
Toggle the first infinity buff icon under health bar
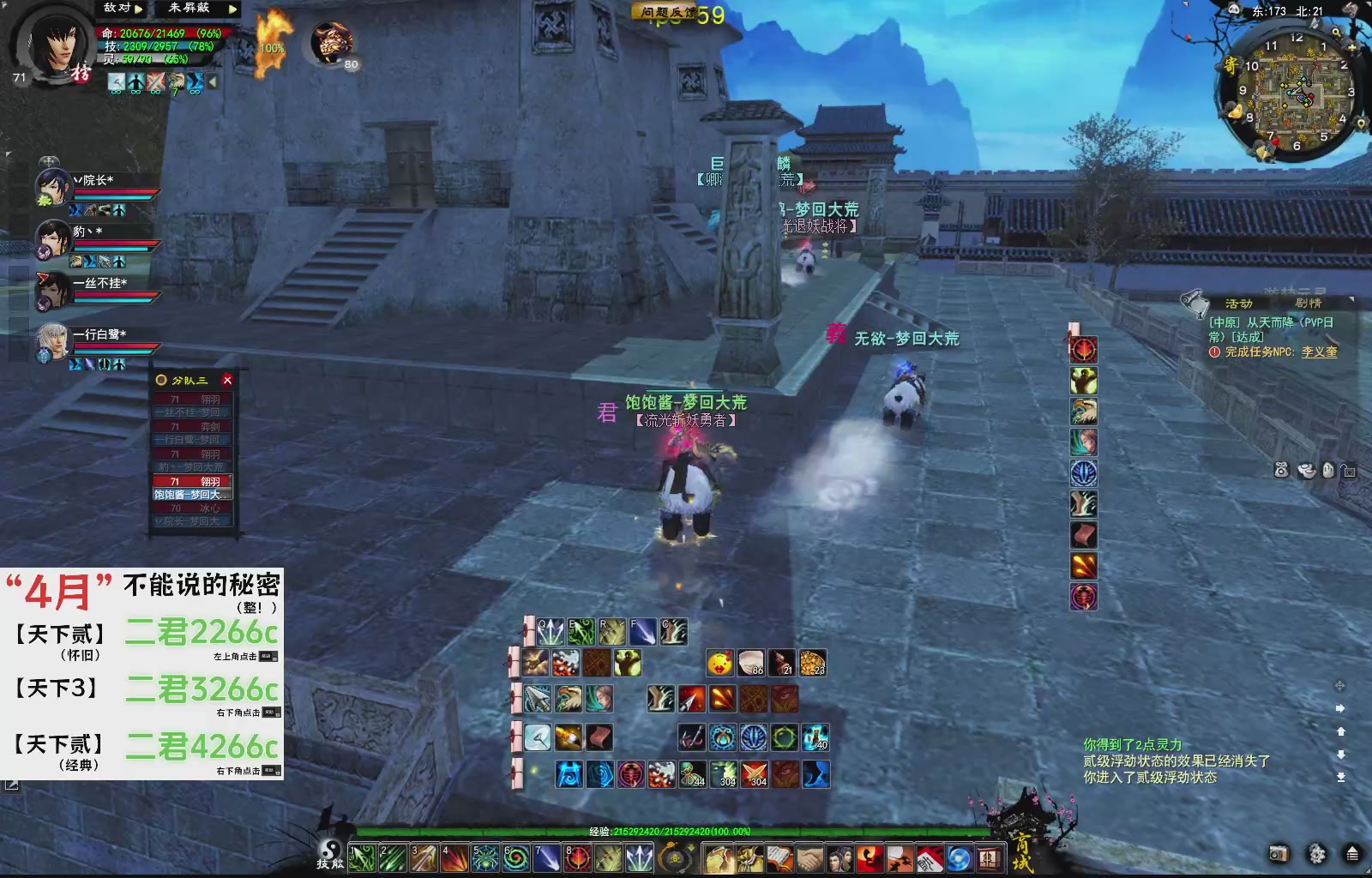117,82
